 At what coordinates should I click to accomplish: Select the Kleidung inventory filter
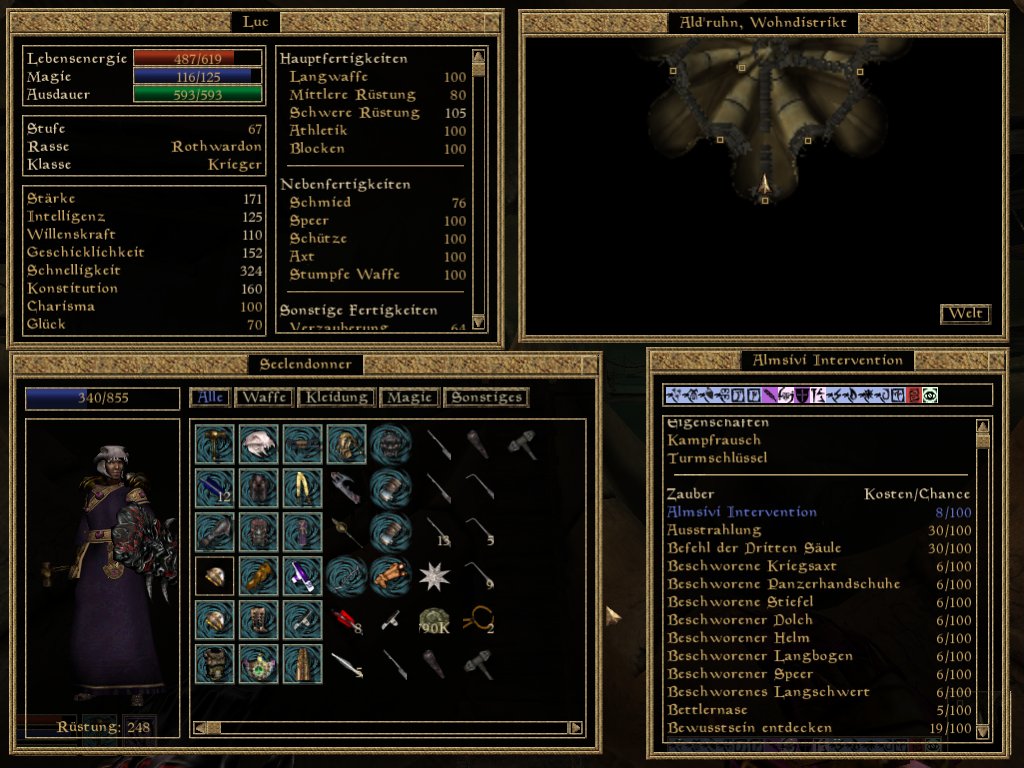coord(336,398)
